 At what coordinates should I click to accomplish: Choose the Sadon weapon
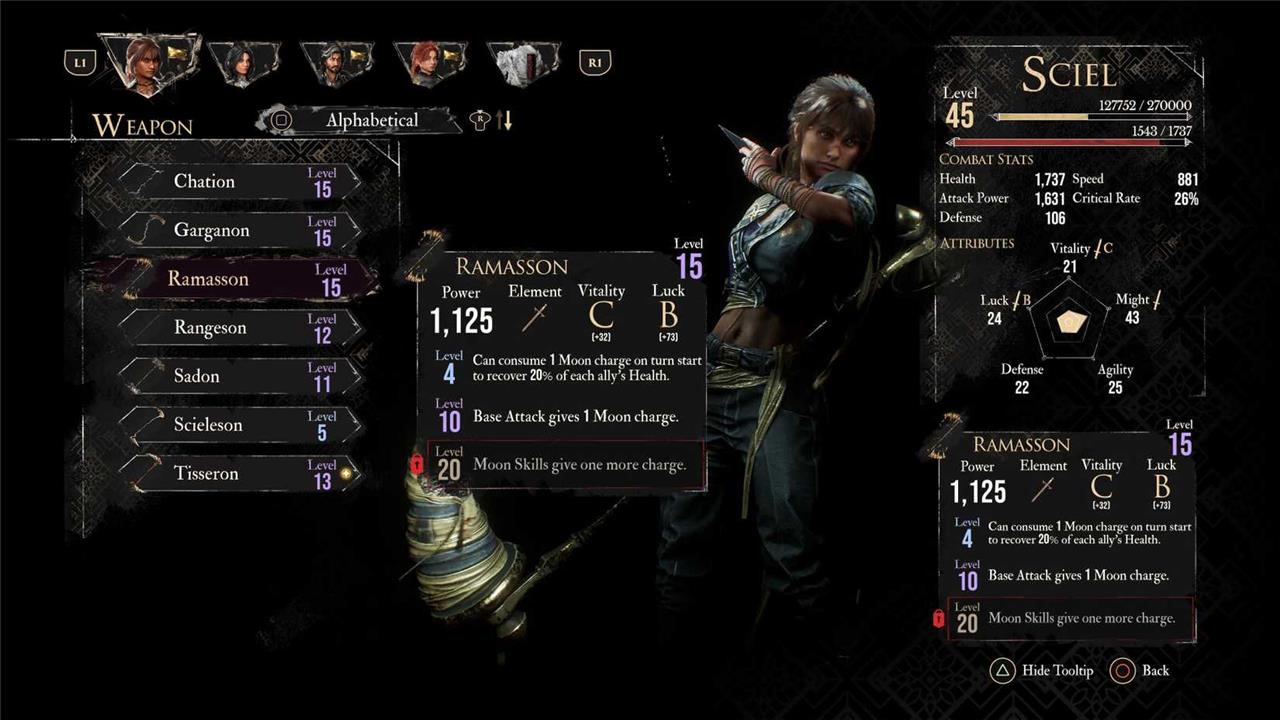coord(238,377)
